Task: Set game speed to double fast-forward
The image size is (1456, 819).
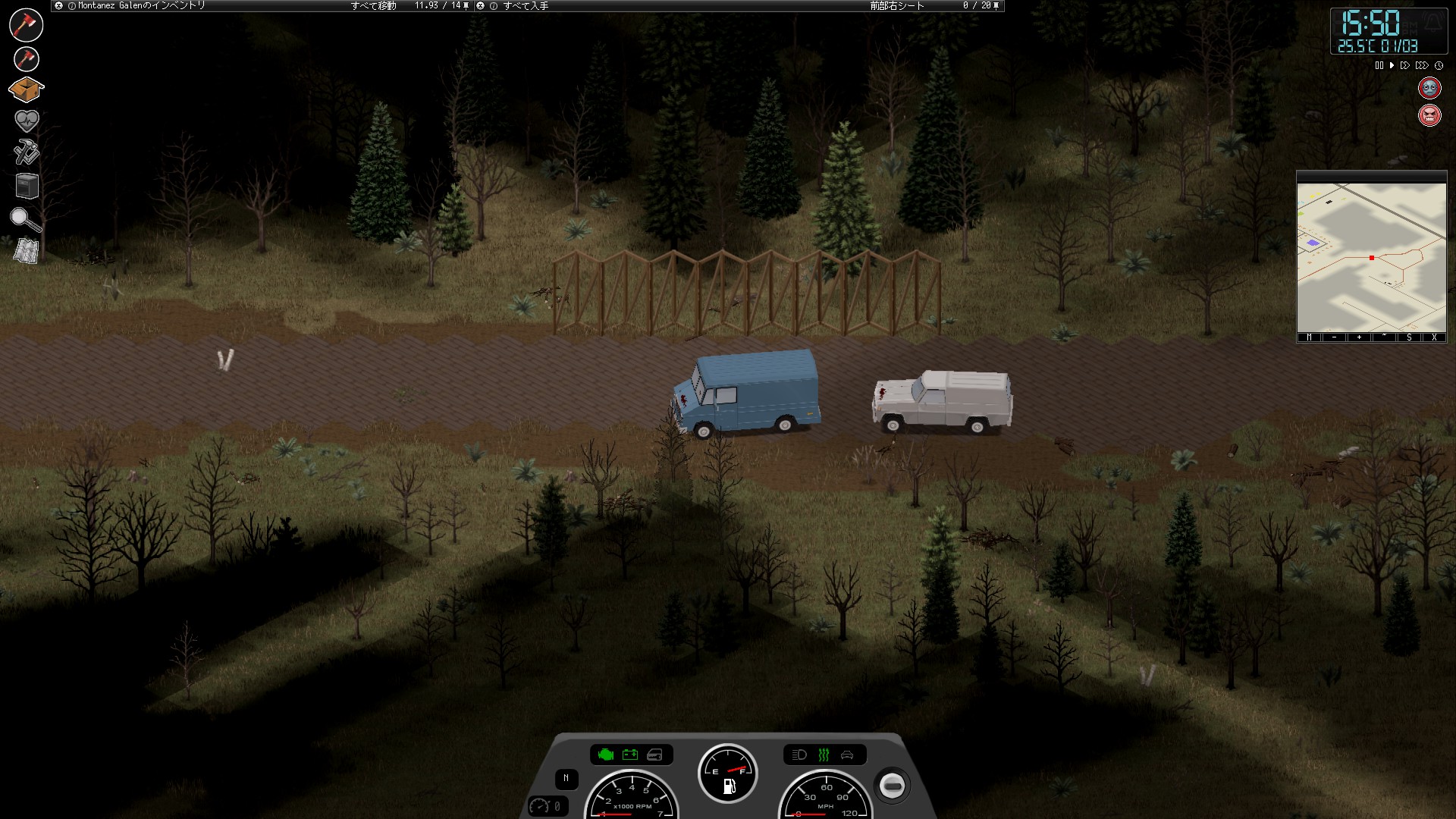Action: pos(1405,66)
